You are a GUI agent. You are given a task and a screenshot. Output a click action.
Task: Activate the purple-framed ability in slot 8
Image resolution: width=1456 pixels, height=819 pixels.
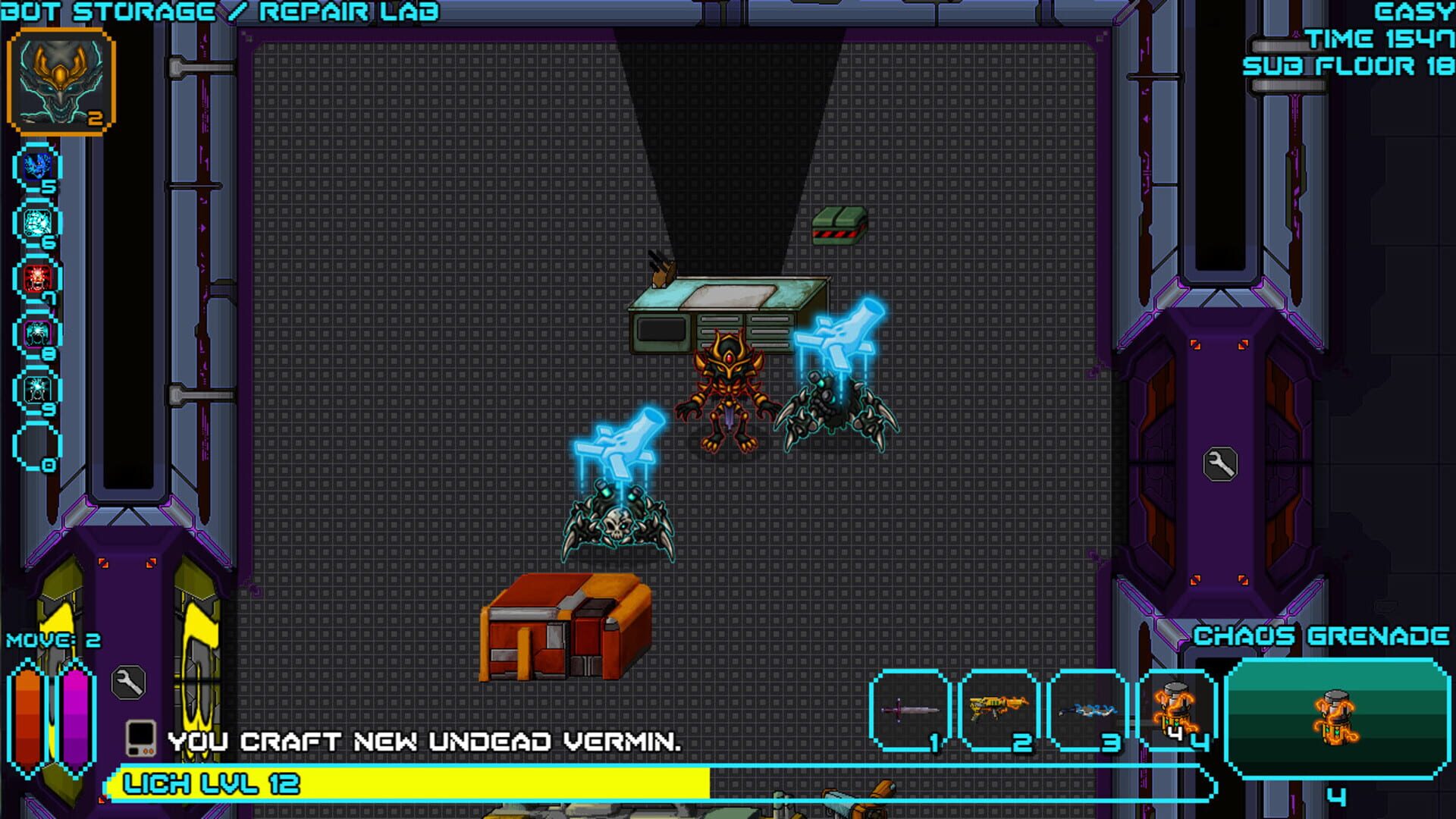[38, 334]
